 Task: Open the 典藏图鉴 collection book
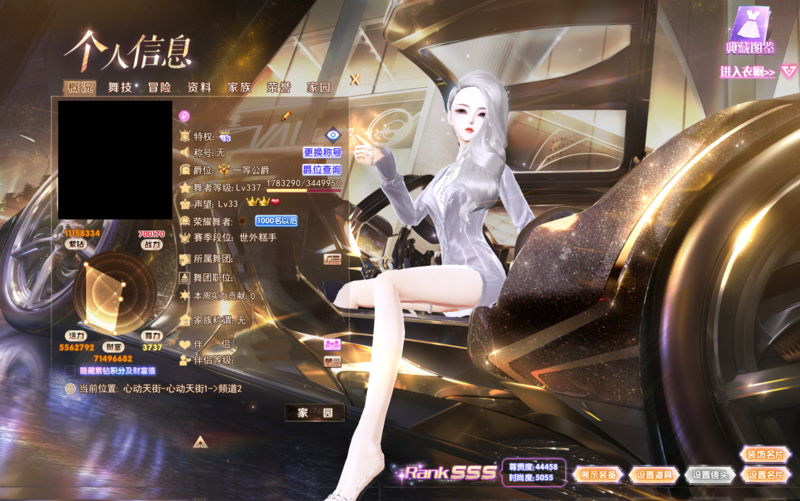click(749, 28)
